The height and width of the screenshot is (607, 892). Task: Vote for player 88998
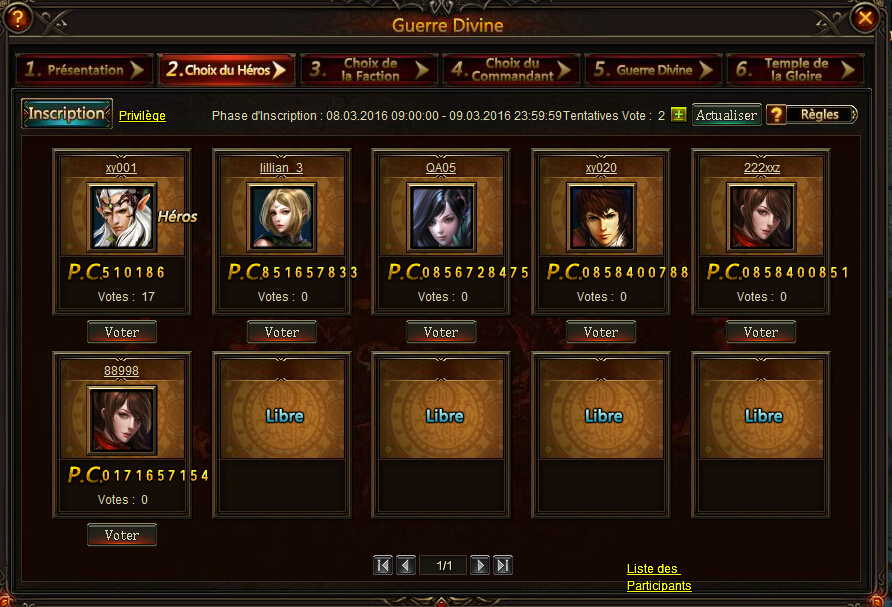click(122, 535)
